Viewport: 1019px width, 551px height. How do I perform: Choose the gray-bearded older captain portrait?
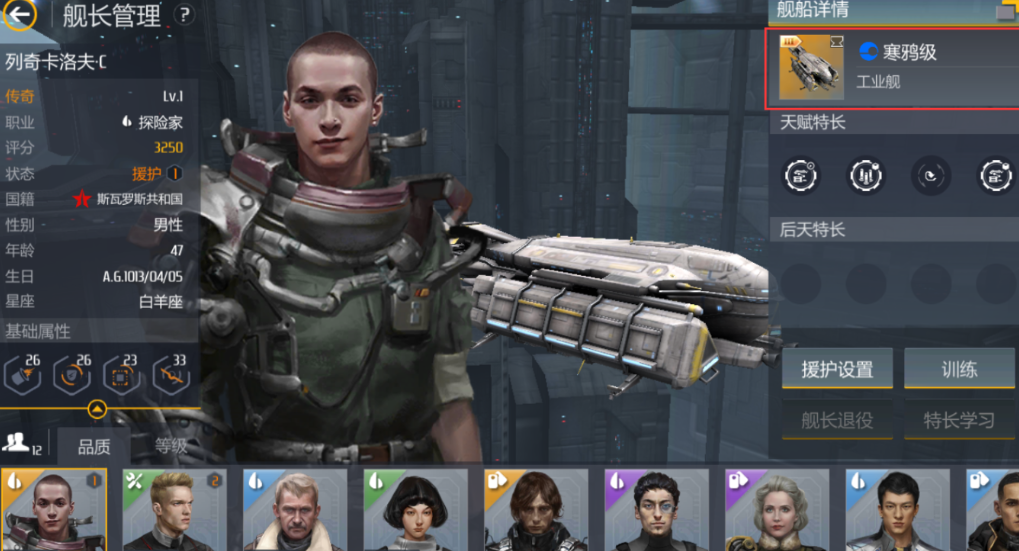click(x=295, y=510)
